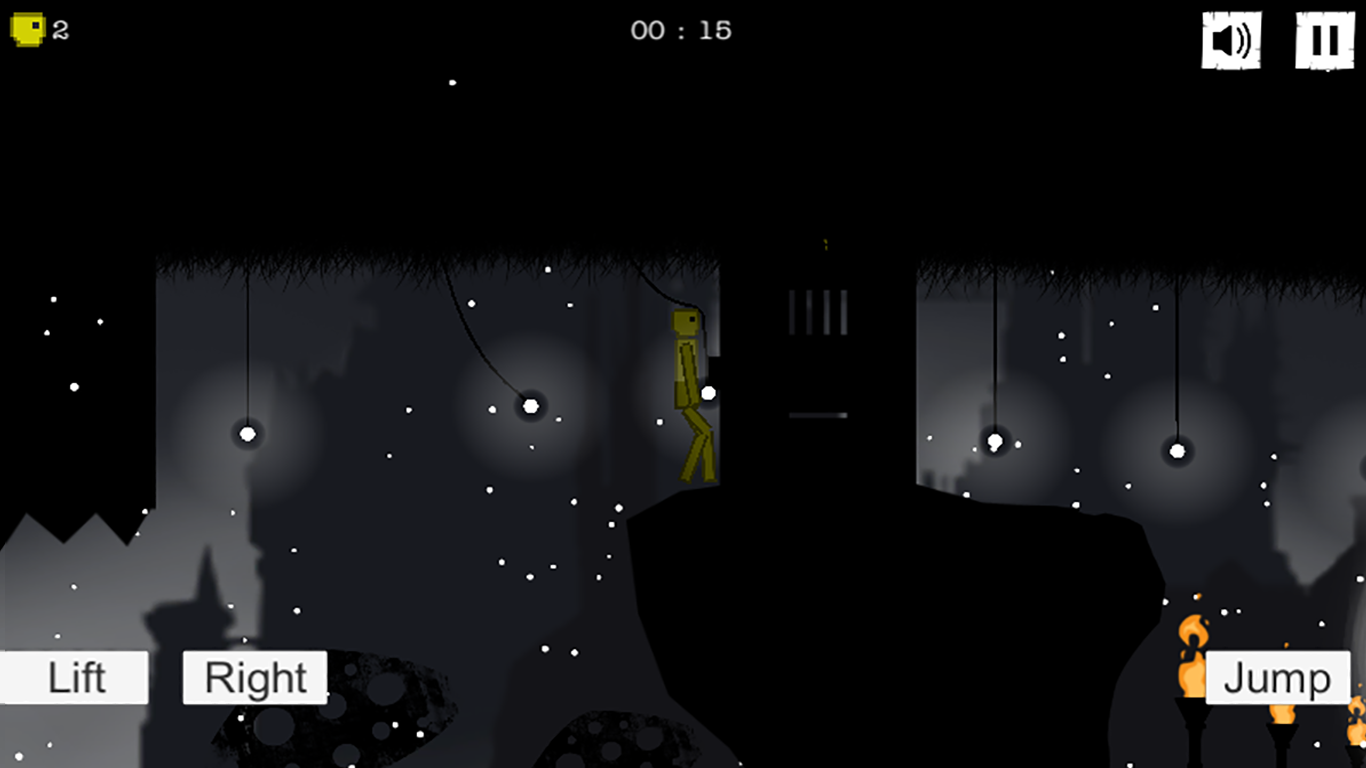Click the hanging lantern right of the cage
Image resolution: width=1366 pixels, height=768 pixels.
click(993, 440)
